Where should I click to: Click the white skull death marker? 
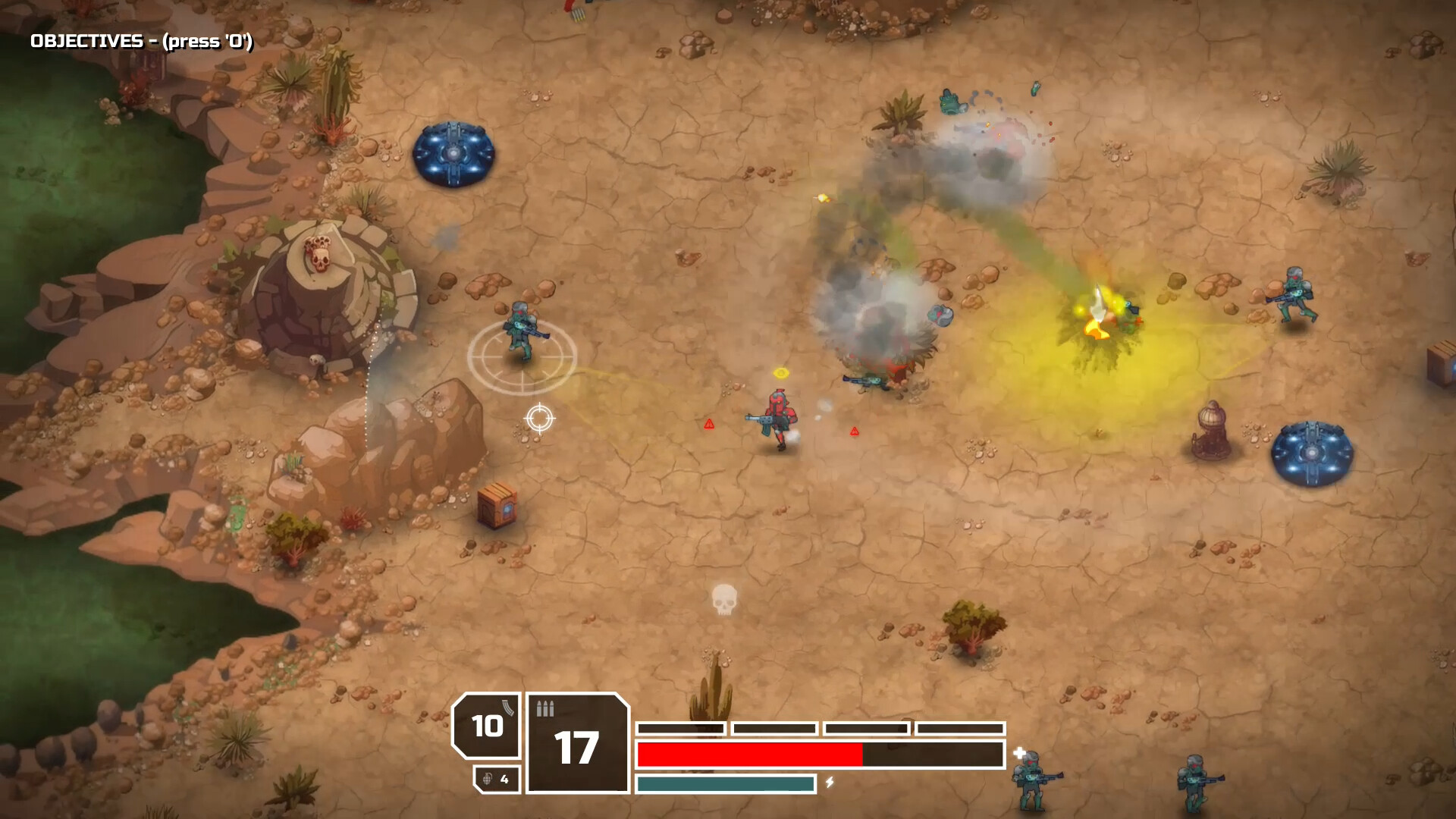[724, 599]
